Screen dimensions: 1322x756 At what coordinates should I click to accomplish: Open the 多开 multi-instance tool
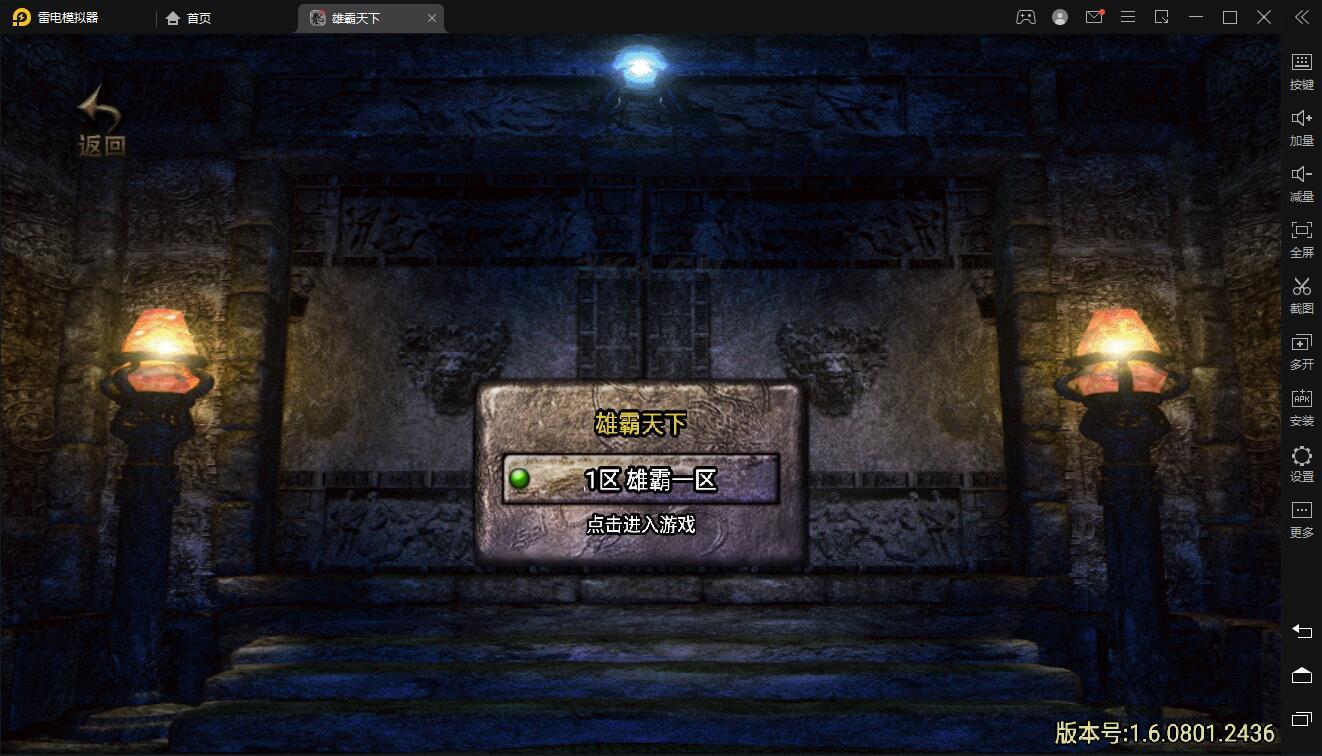[1301, 350]
